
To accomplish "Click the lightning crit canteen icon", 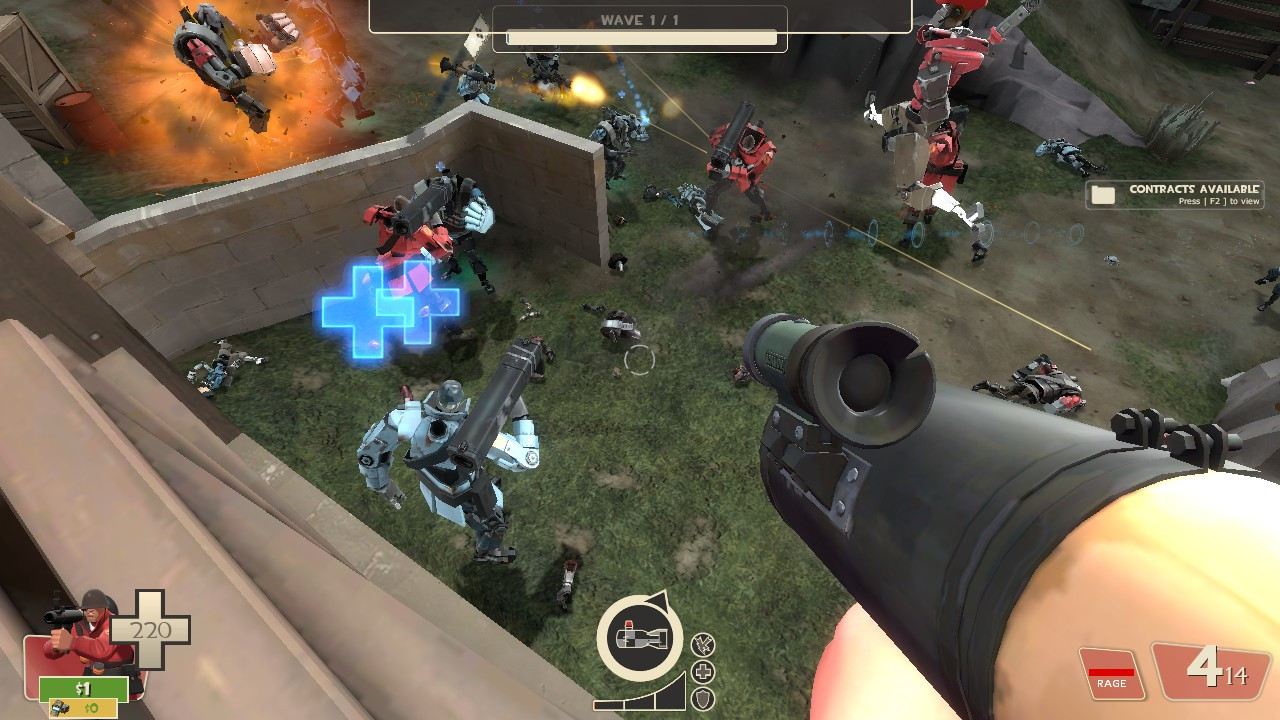I will pos(701,643).
